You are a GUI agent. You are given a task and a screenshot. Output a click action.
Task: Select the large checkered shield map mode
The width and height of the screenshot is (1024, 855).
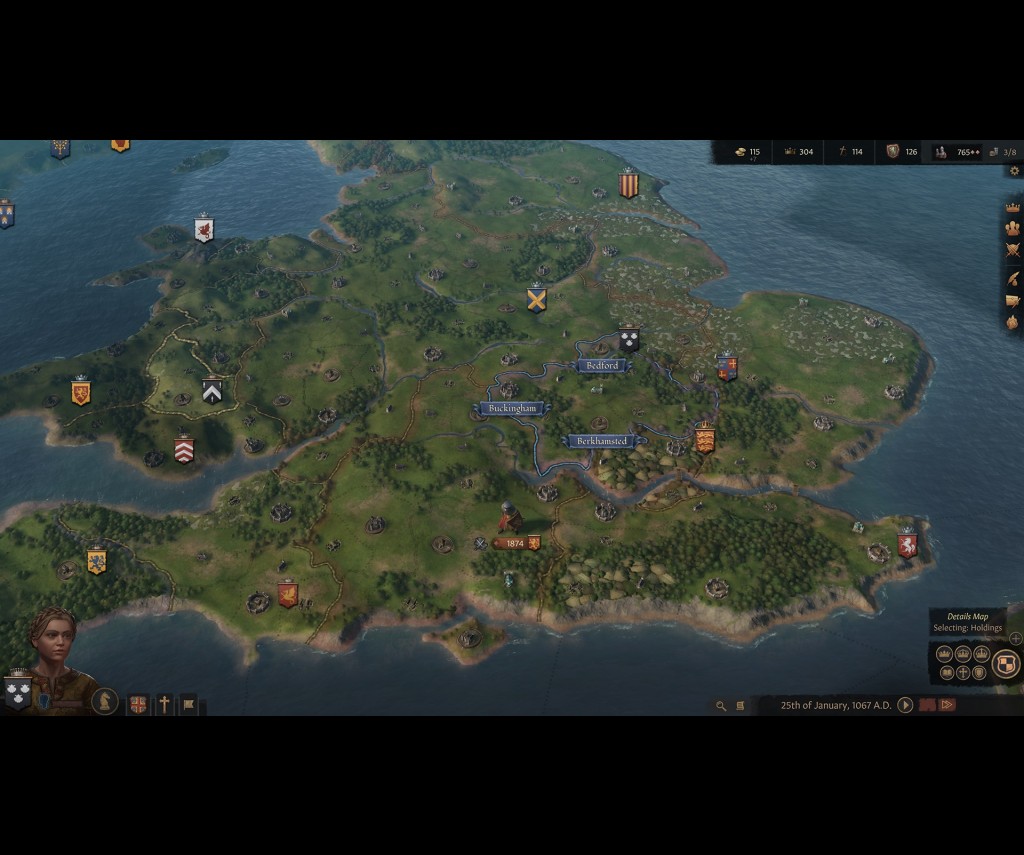(x=1006, y=663)
